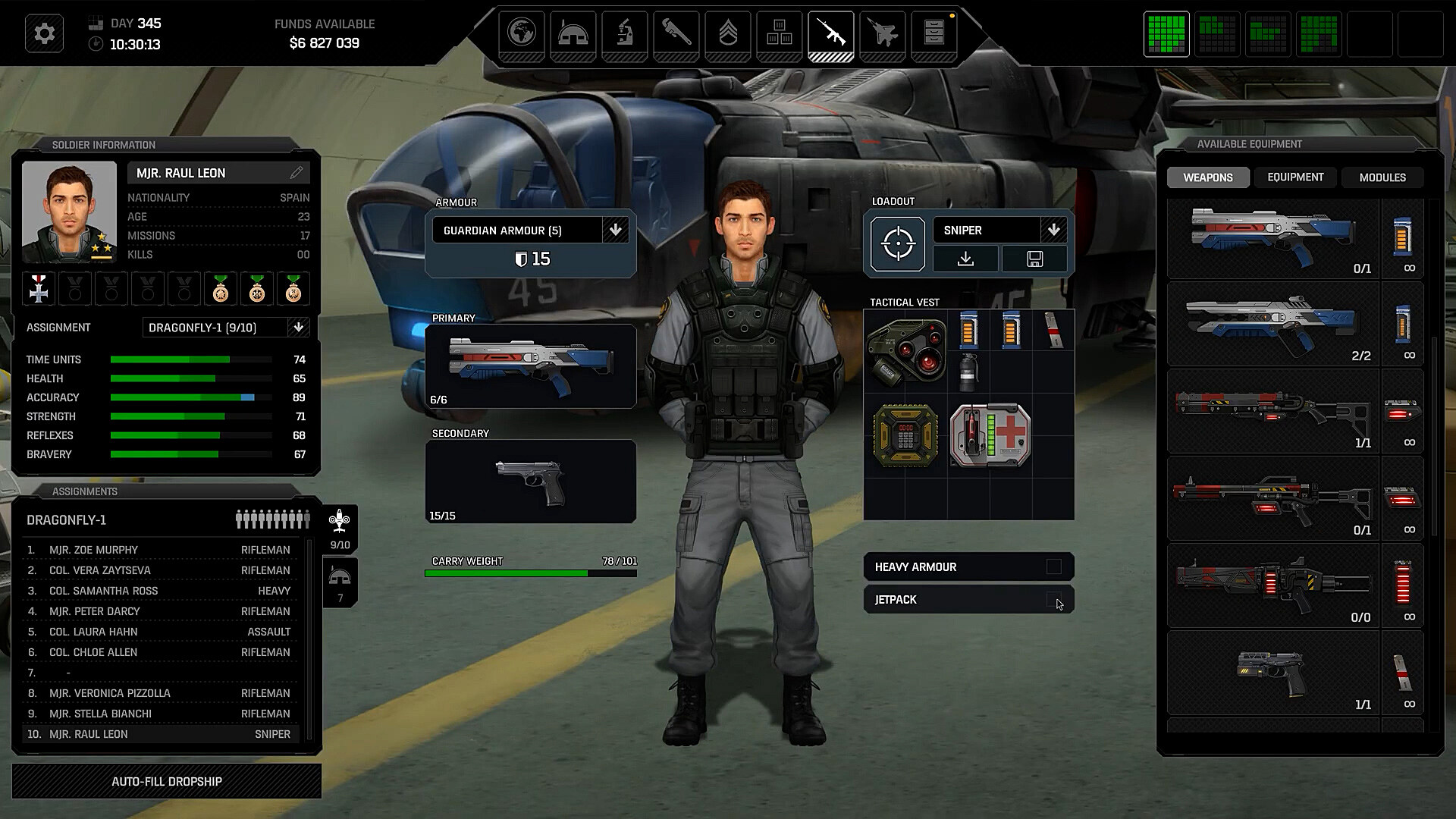The image size is (1456, 819).
Task: Open the settings gear menu
Action: [x=44, y=34]
